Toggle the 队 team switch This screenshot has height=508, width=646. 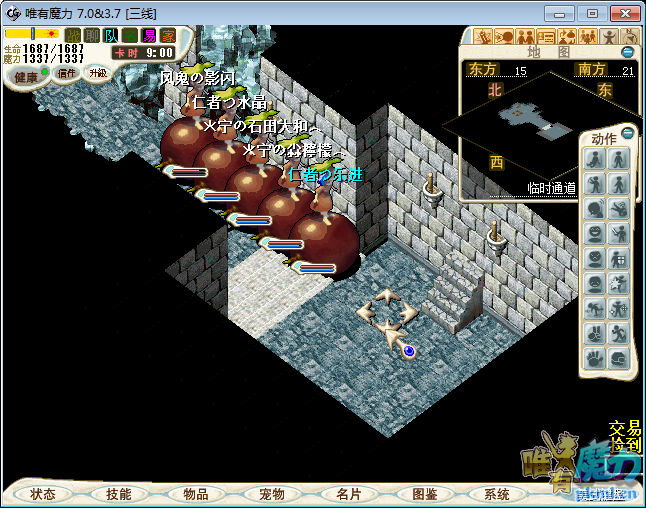point(111,35)
